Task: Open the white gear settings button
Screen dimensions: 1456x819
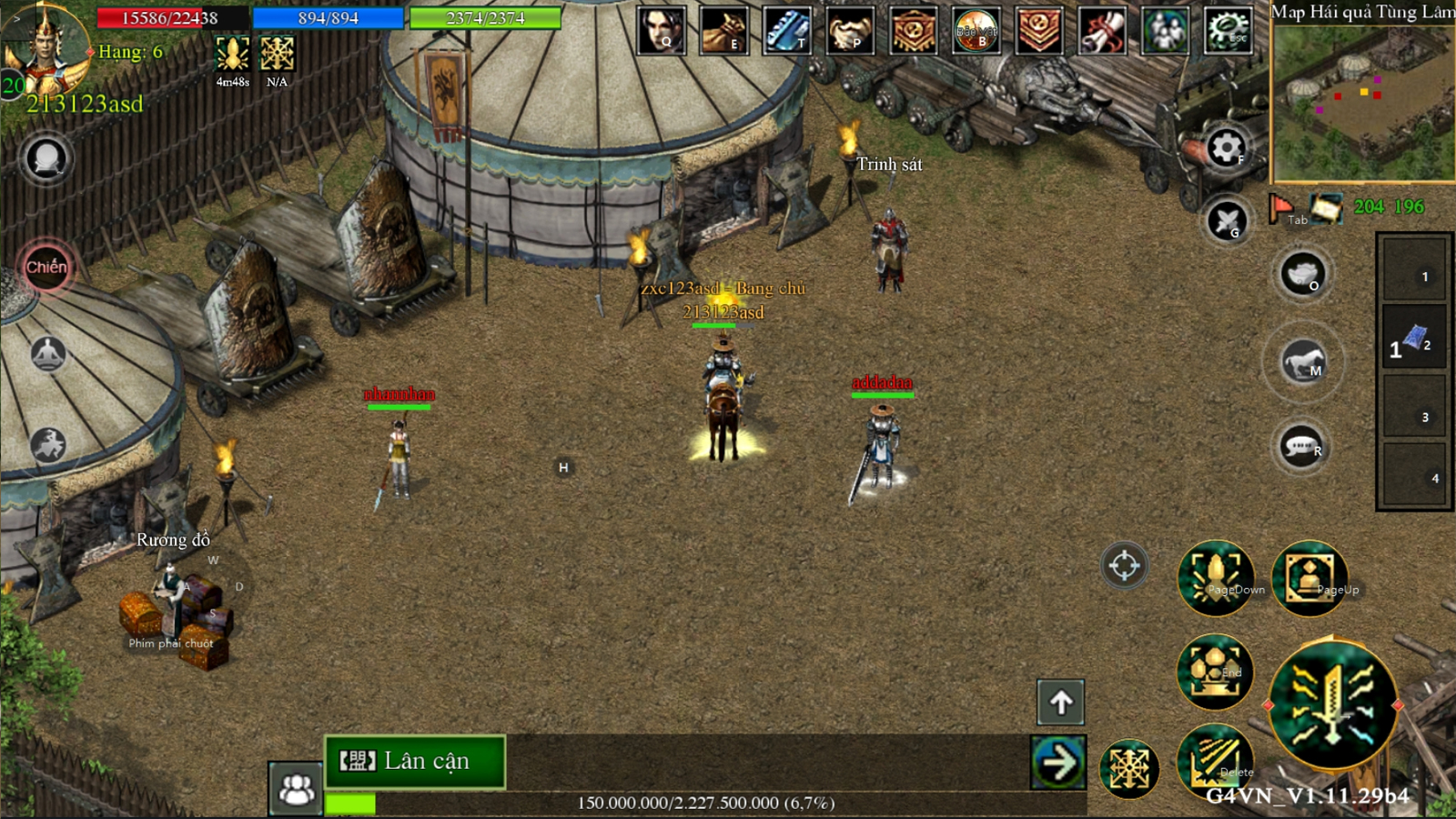Action: tap(1226, 147)
